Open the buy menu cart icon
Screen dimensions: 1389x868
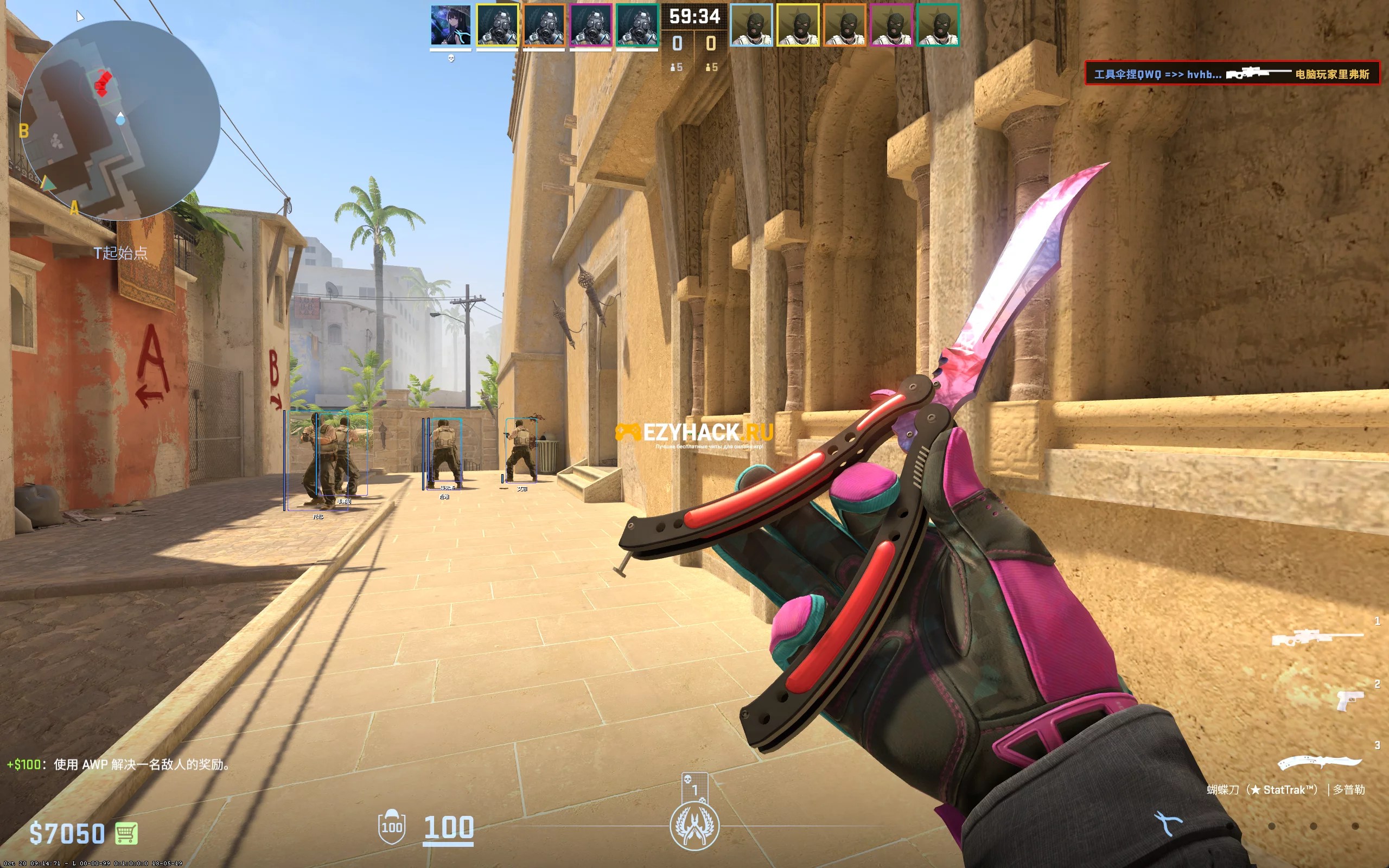click(126, 833)
